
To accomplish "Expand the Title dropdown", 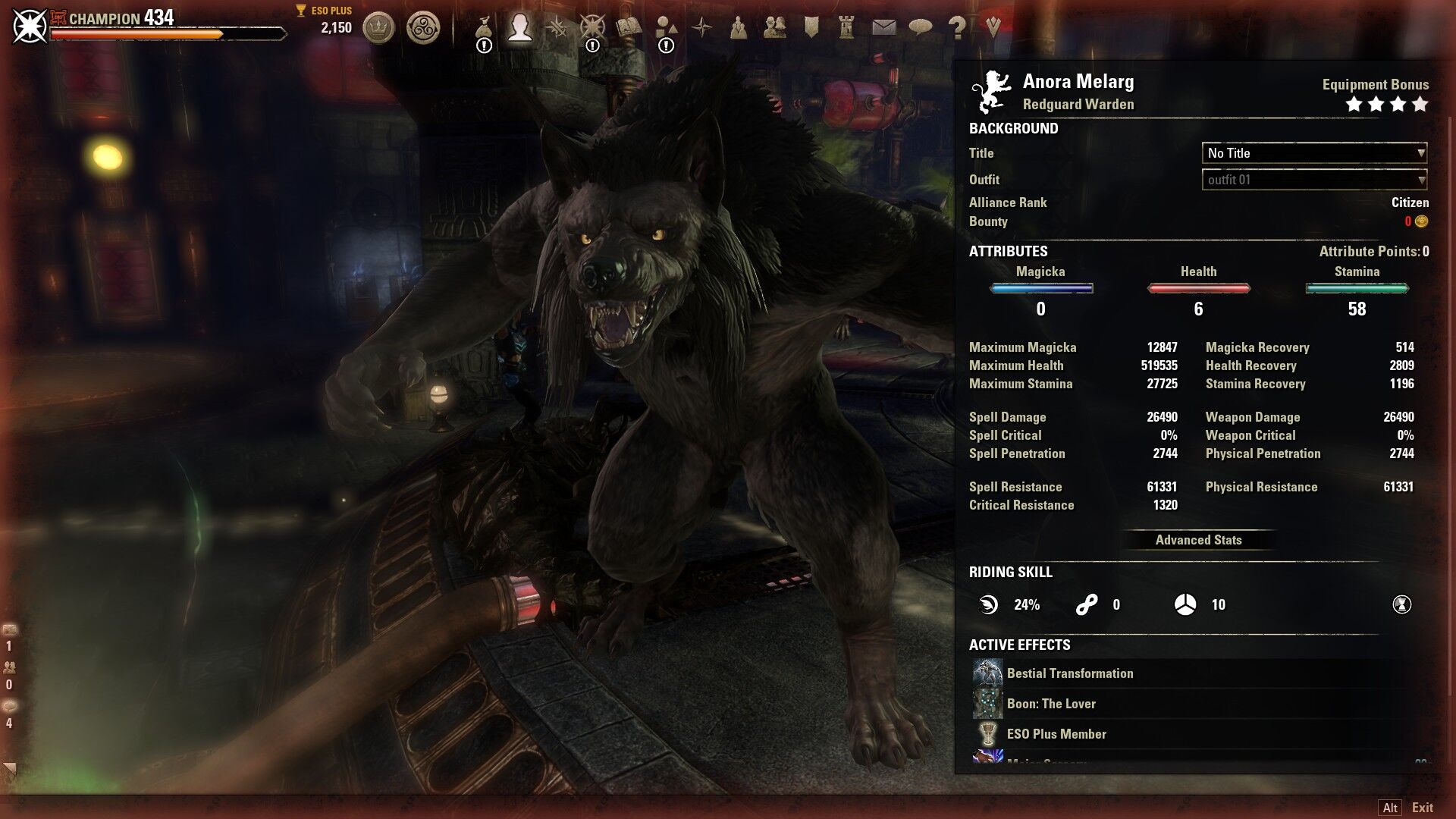I will point(1314,153).
